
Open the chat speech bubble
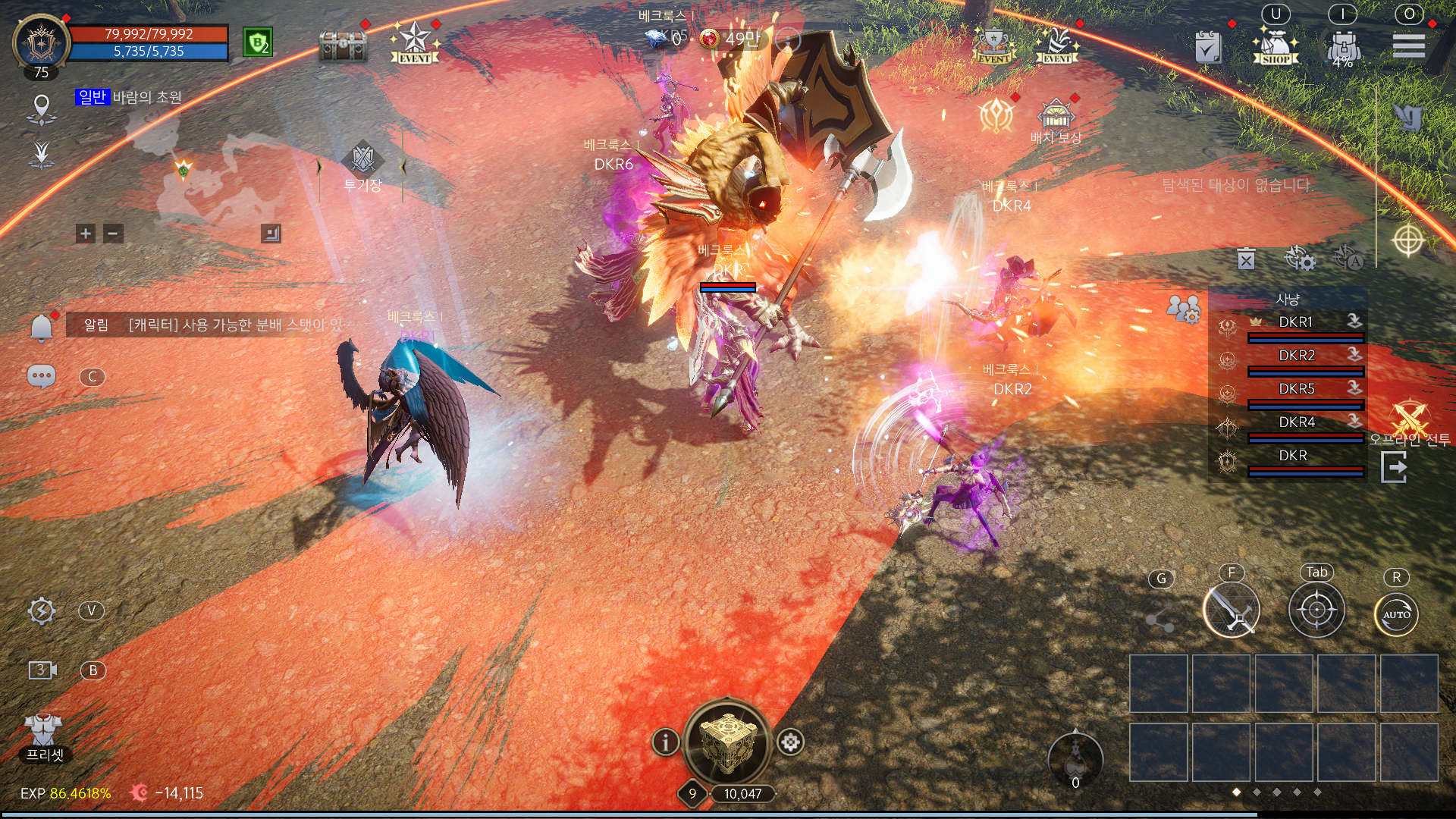click(x=42, y=376)
